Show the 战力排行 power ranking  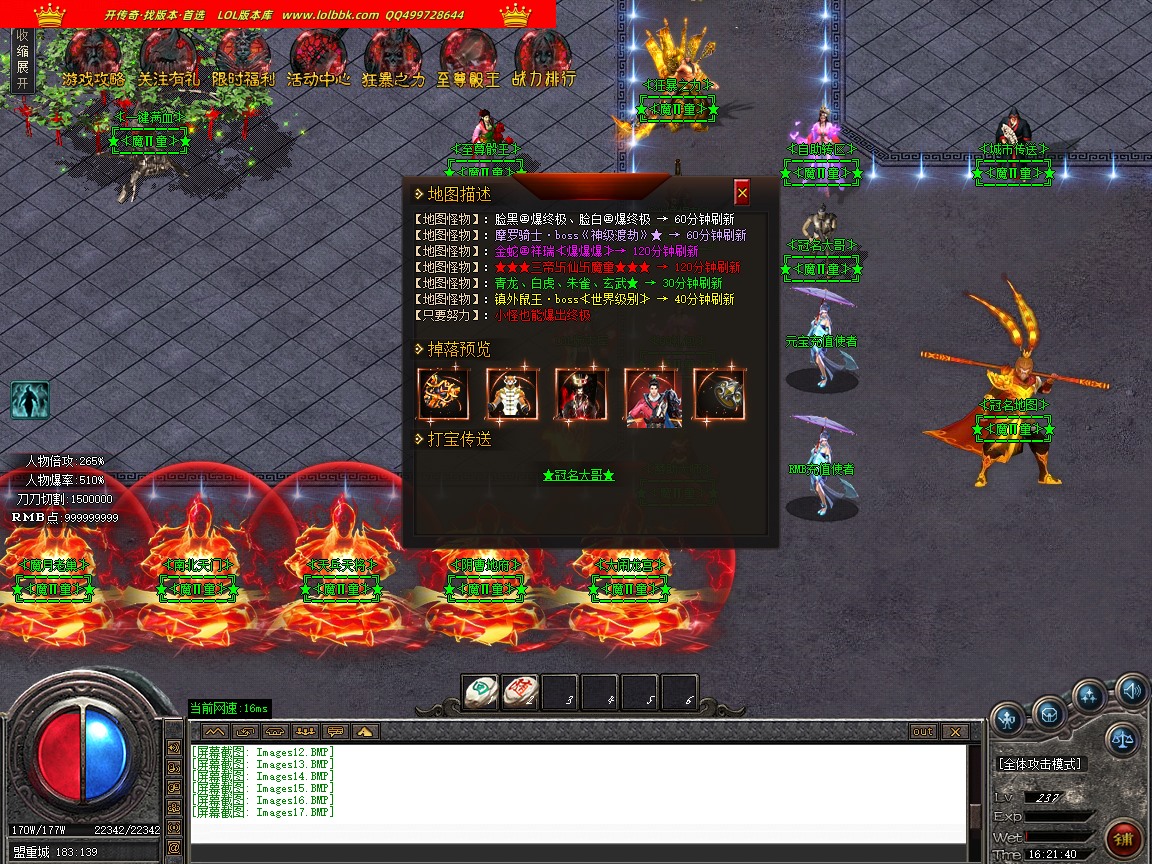point(543,58)
